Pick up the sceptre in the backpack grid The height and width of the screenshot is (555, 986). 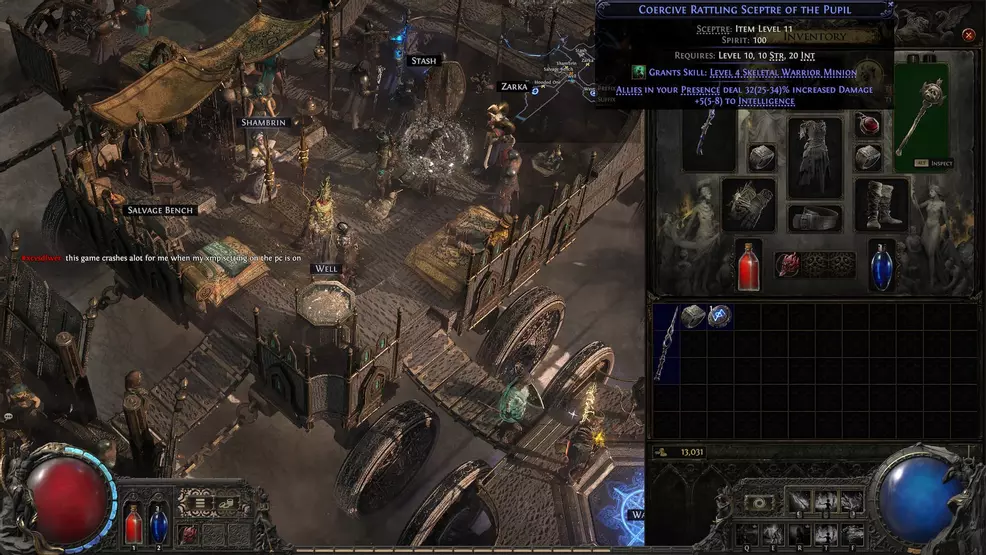665,343
